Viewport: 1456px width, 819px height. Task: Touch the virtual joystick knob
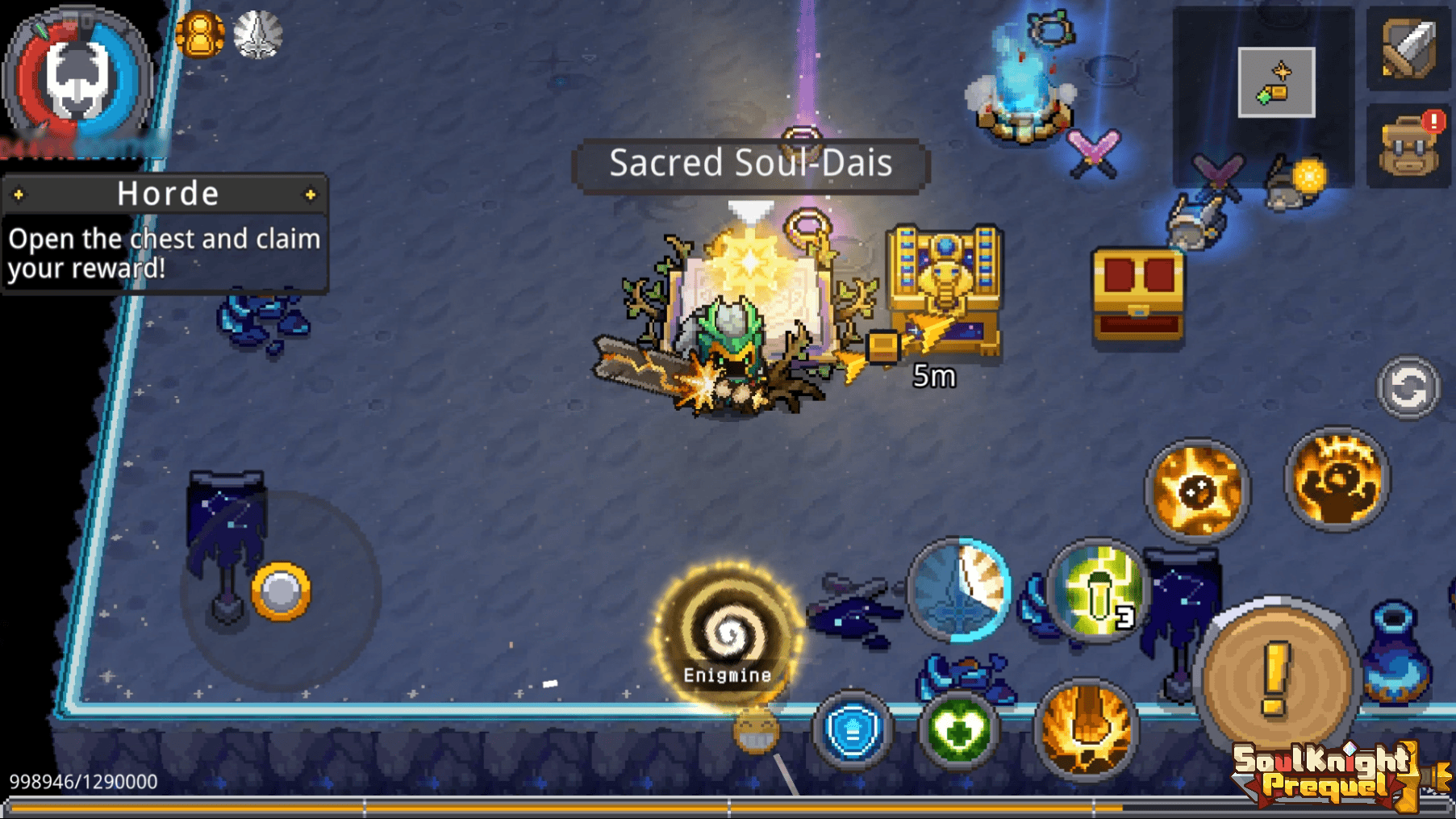pos(281,591)
